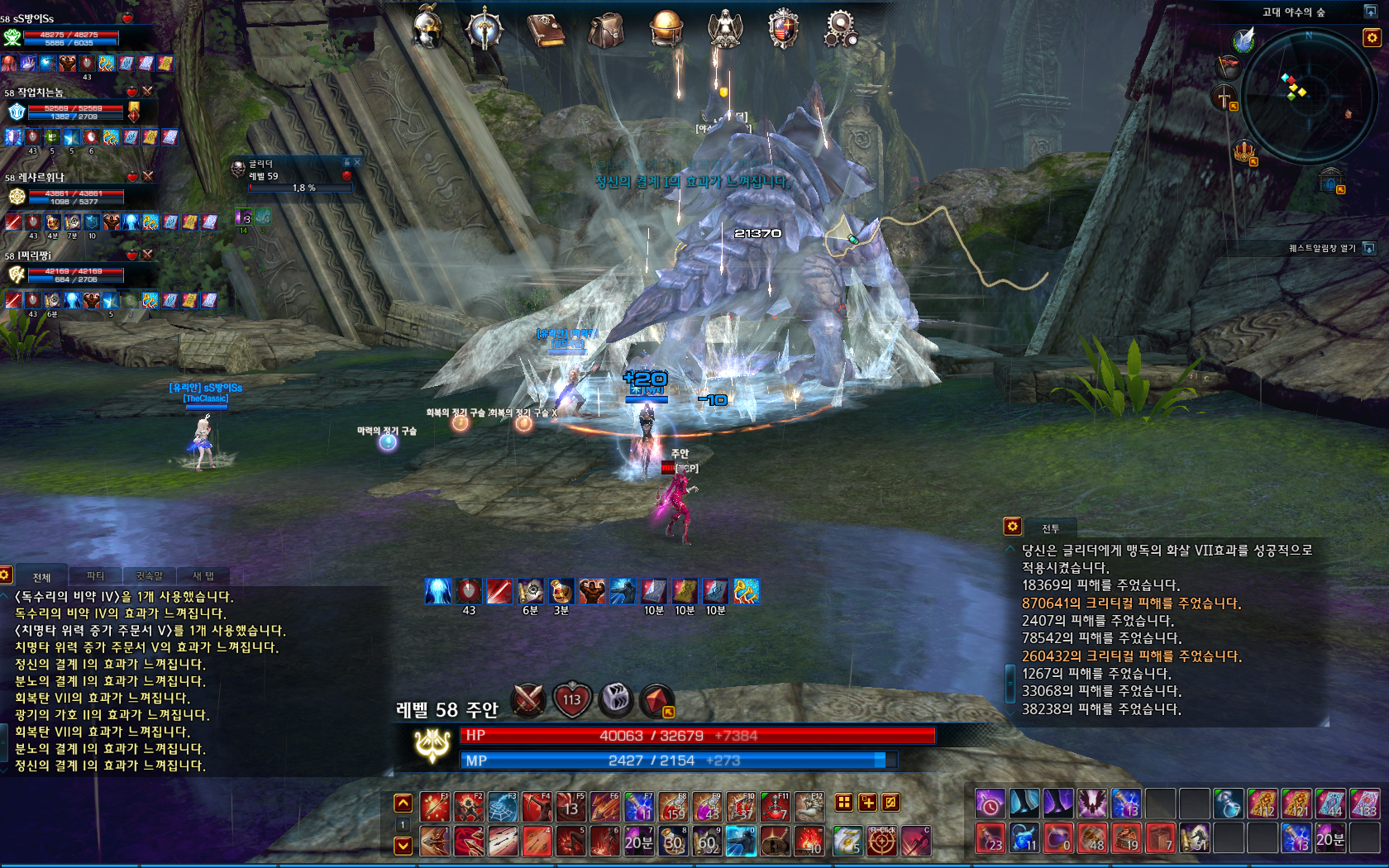Open the quest tracker window (퀘스트알림창 열기)
The width and height of the screenshot is (1389, 868).
1369,248
